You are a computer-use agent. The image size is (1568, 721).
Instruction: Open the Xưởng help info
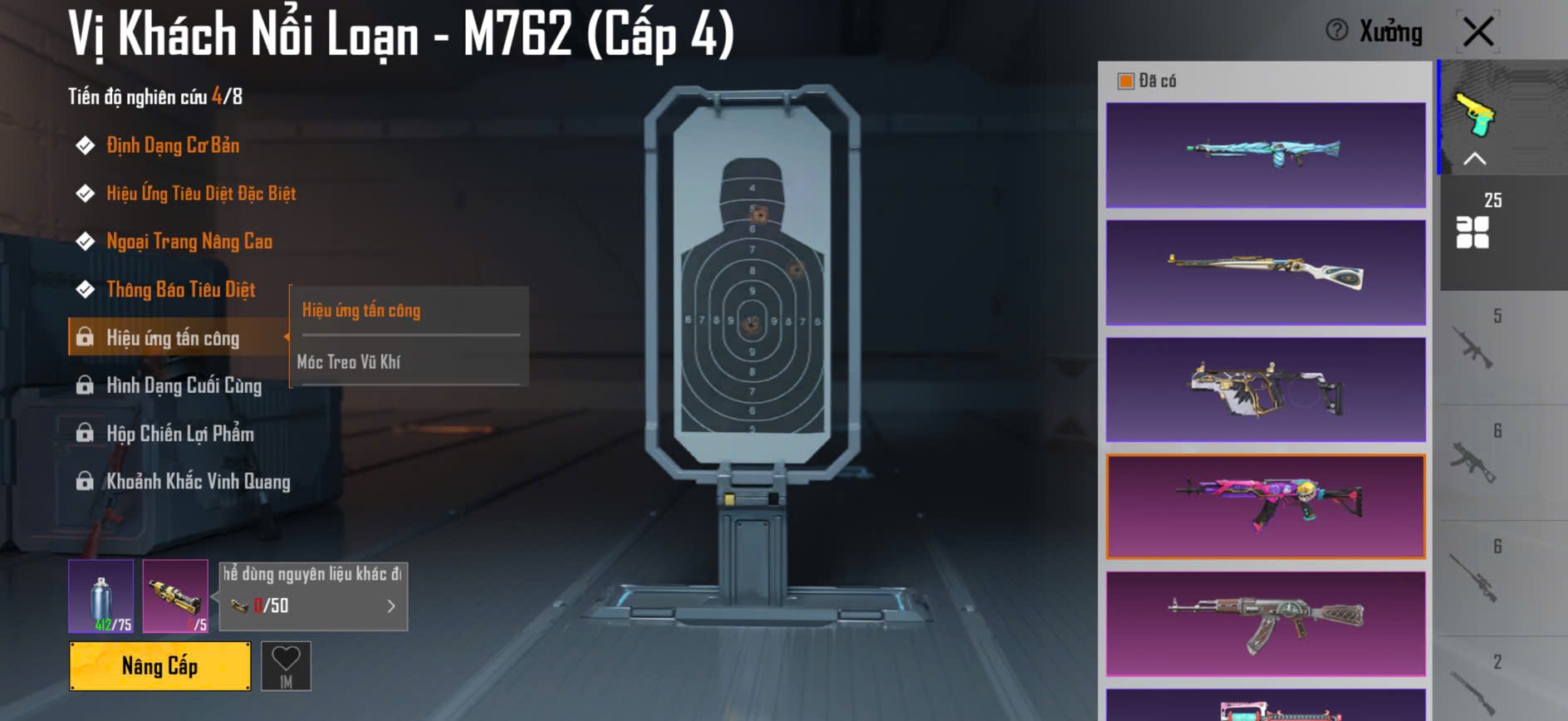click(x=1337, y=31)
